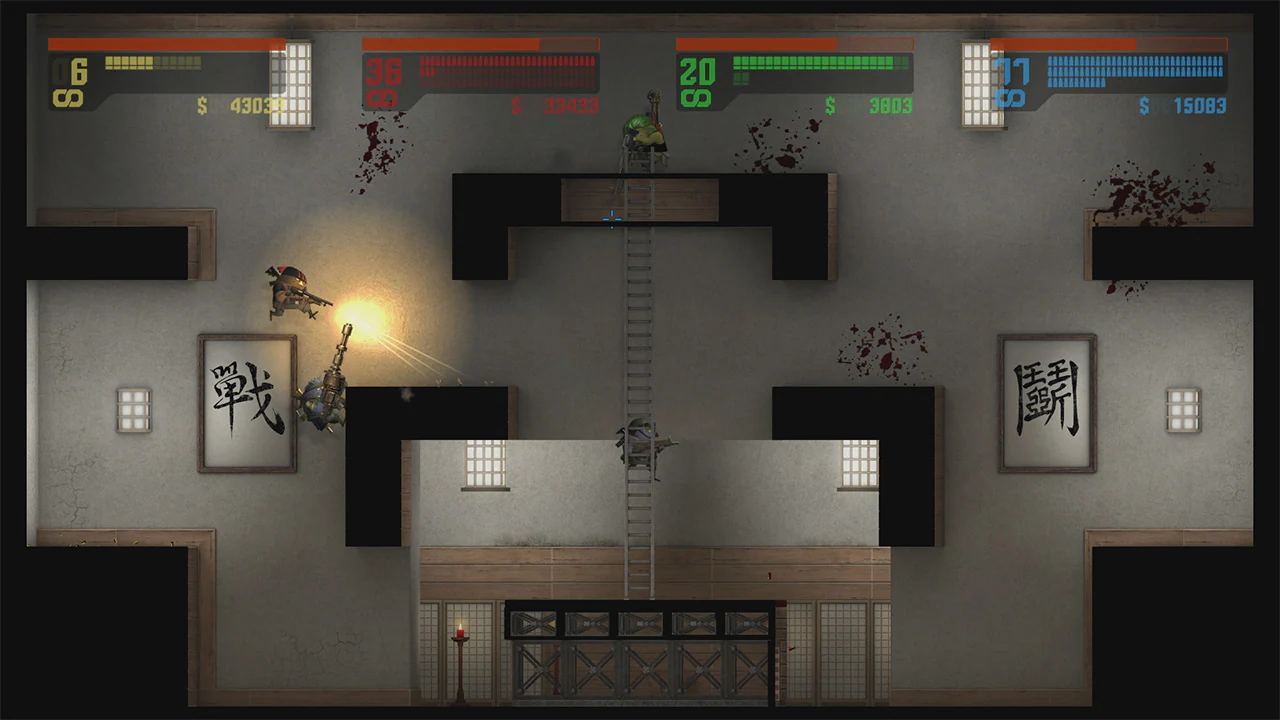The height and width of the screenshot is (720, 1280).
Task: Select the green-haired character atop the ladder
Action: pyautogui.click(x=645, y=130)
